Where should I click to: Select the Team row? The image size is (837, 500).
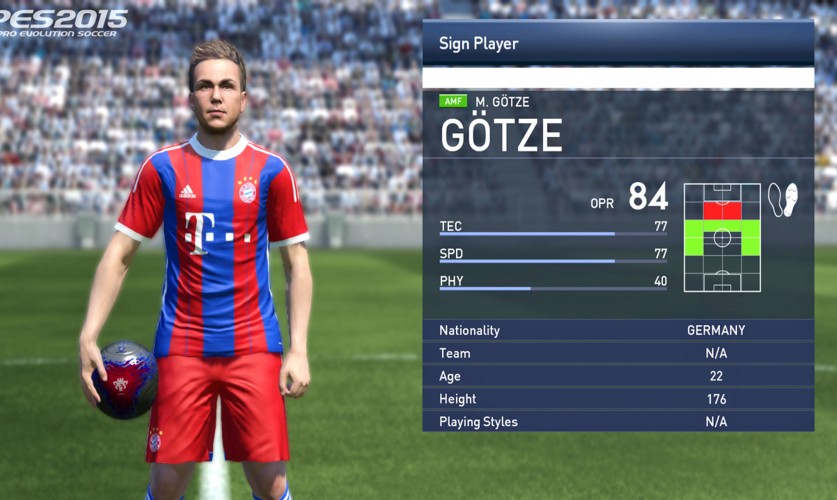(x=617, y=353)
